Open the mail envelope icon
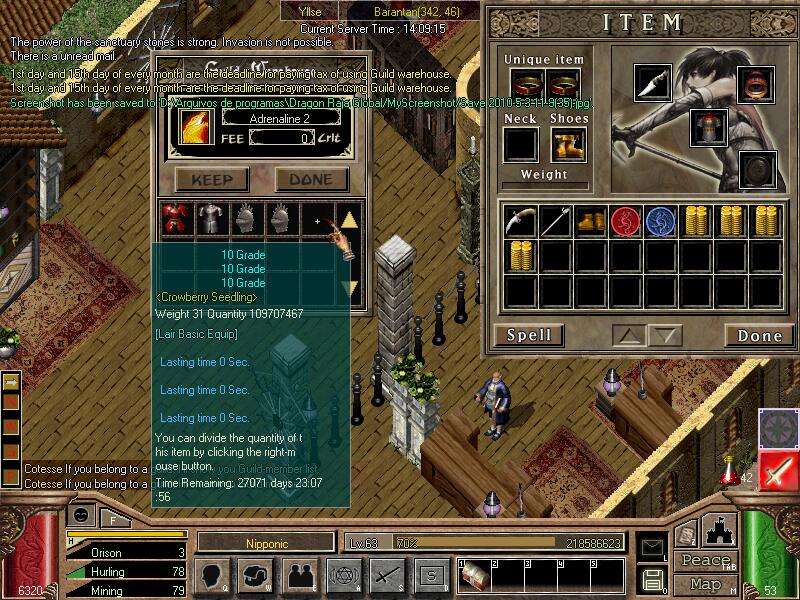Viewport: 800px width, 600px height. click(653, 547)
